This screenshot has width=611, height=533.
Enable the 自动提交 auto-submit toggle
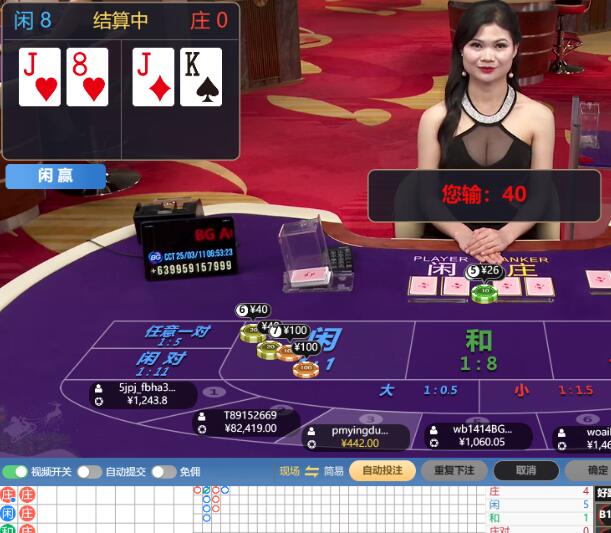(x=89, y=471)
